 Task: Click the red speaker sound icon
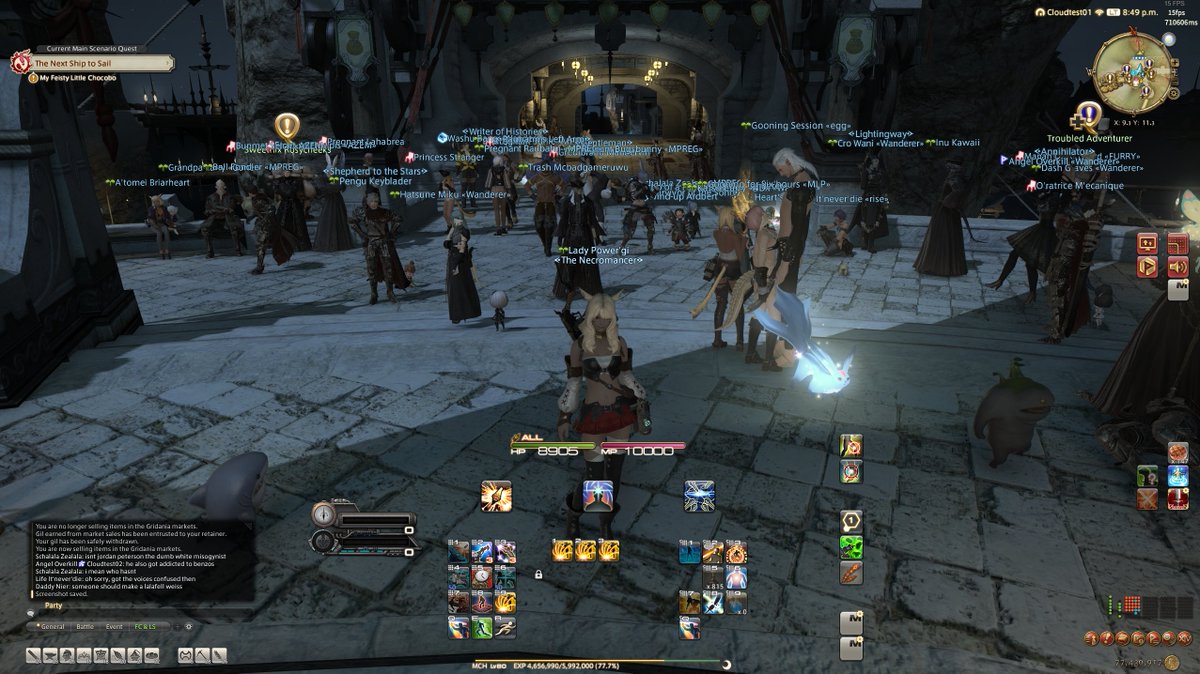tap(1177, 267)
